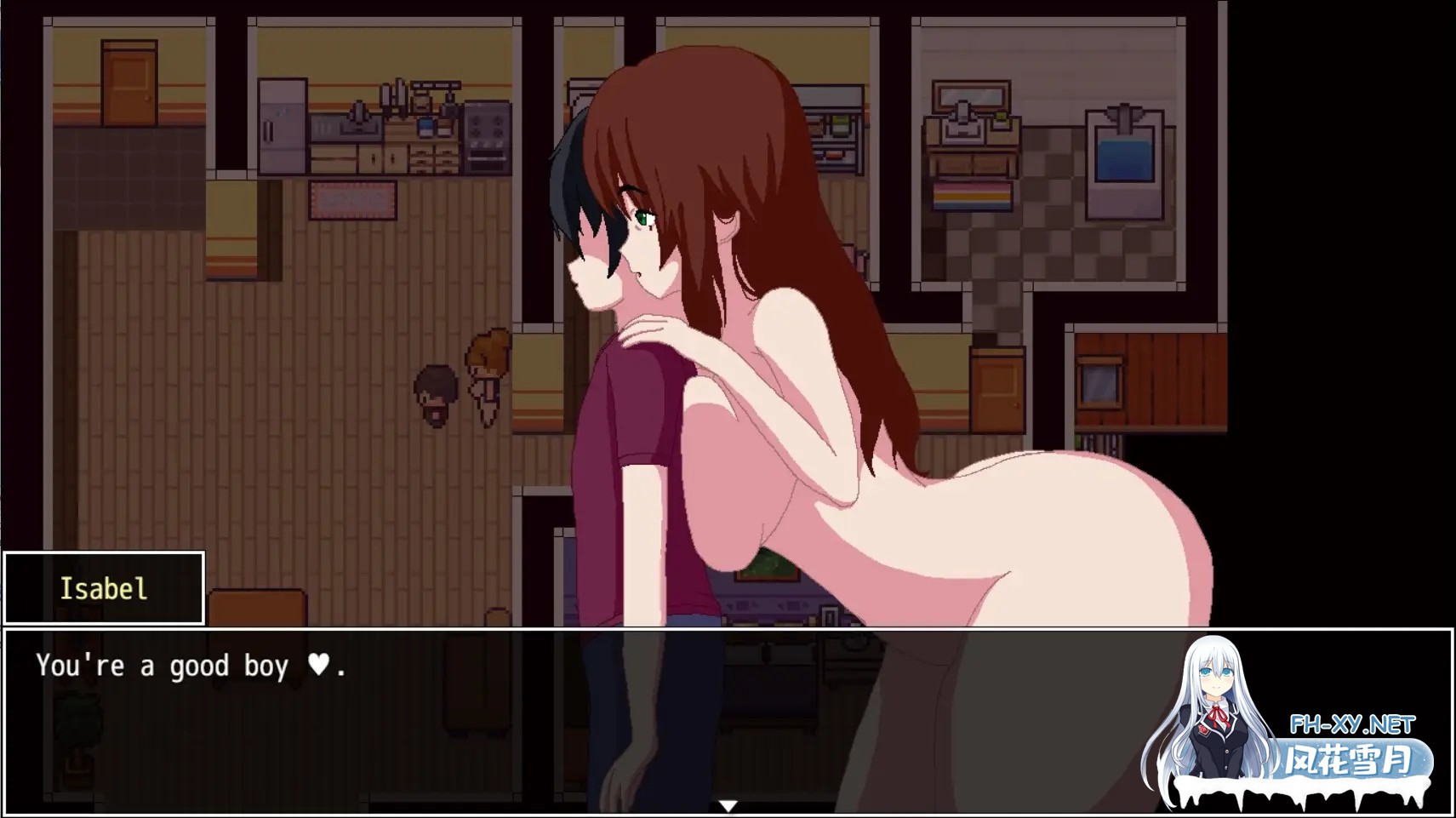Select the blue bathtub in the bathroom

click(1123, 157)
